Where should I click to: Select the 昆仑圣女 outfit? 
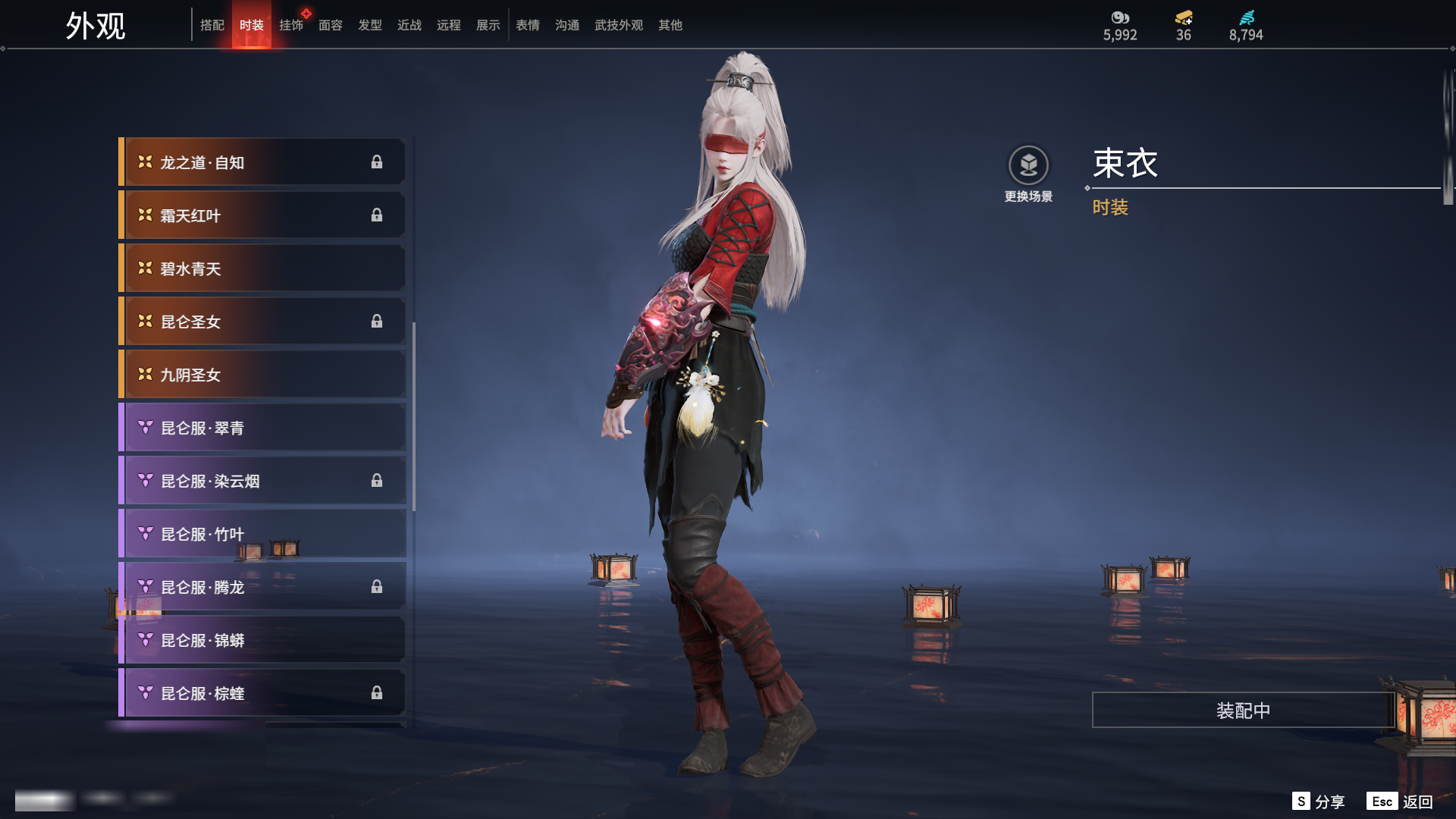[x=262, y=322]
